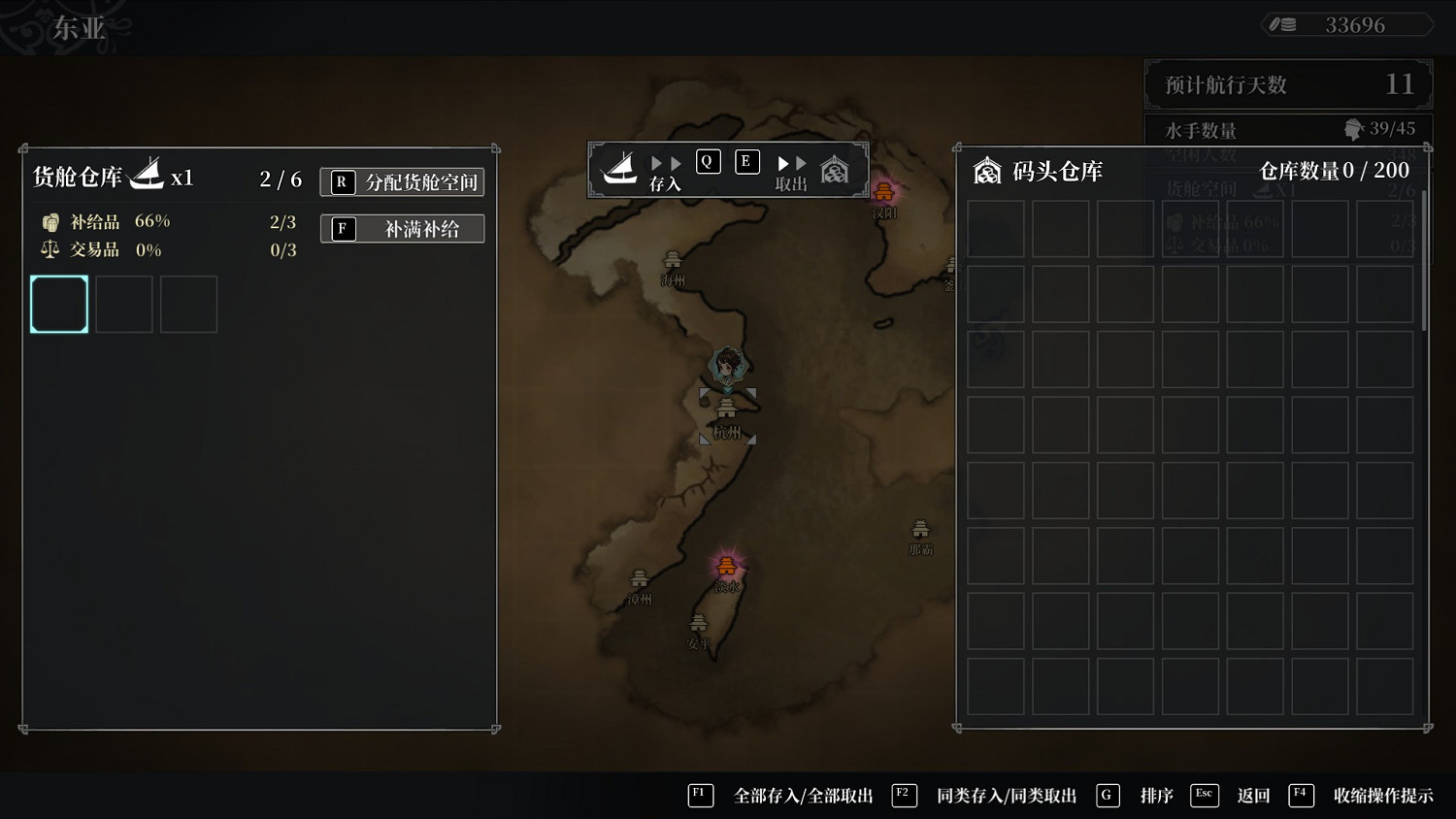Click the E key badge in the transfer bar
The height and width of the screenshot is (819, 1456).
coord(746,161)
